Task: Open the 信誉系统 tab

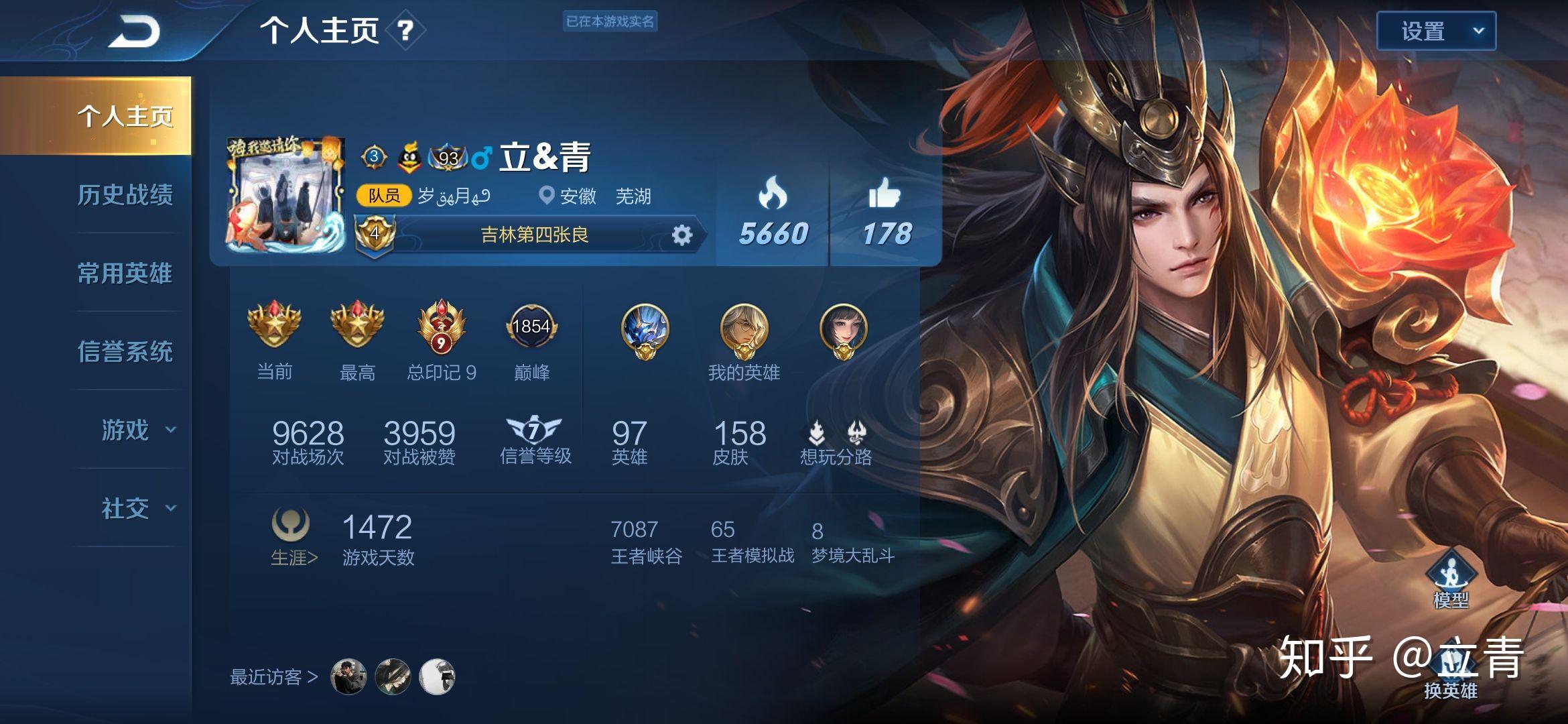Action: coord(125,352)
